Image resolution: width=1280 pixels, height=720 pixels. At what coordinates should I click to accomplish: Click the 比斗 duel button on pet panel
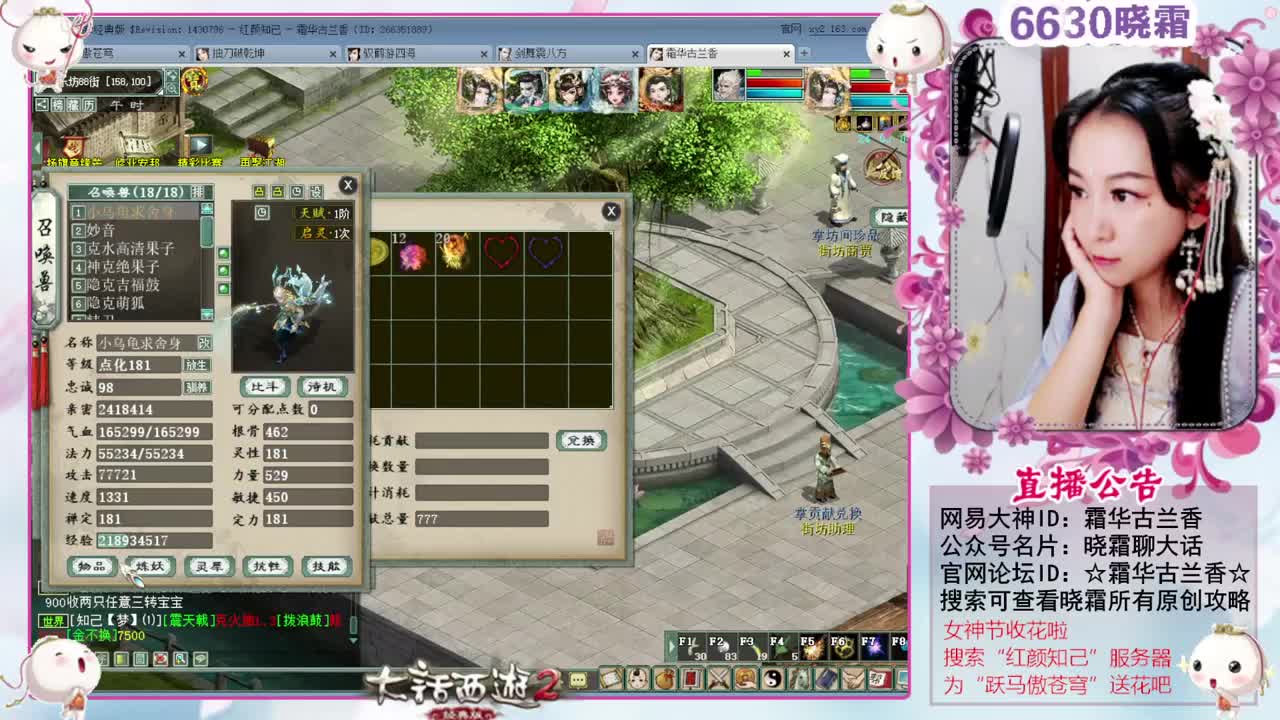[266, 386]
